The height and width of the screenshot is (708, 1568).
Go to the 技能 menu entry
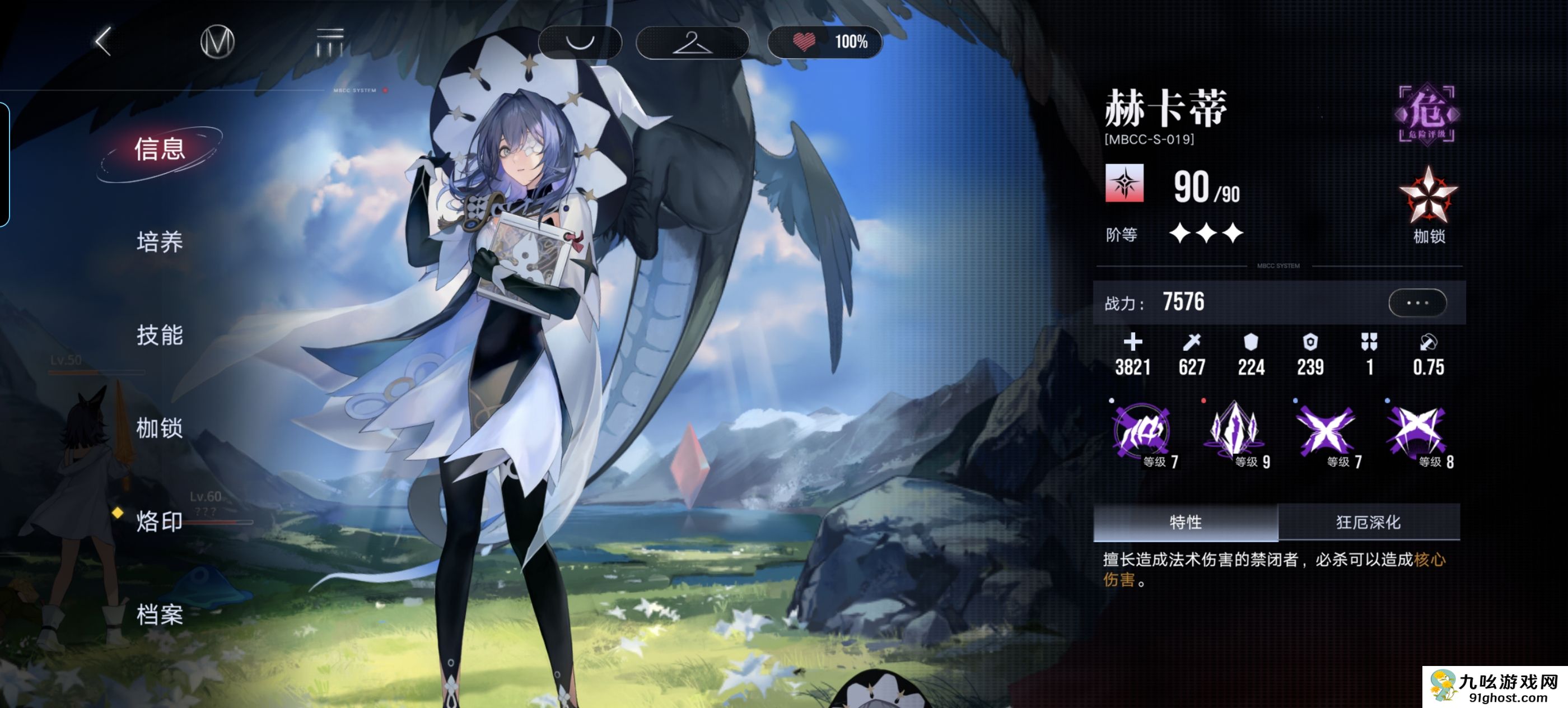tap(160, 336)
